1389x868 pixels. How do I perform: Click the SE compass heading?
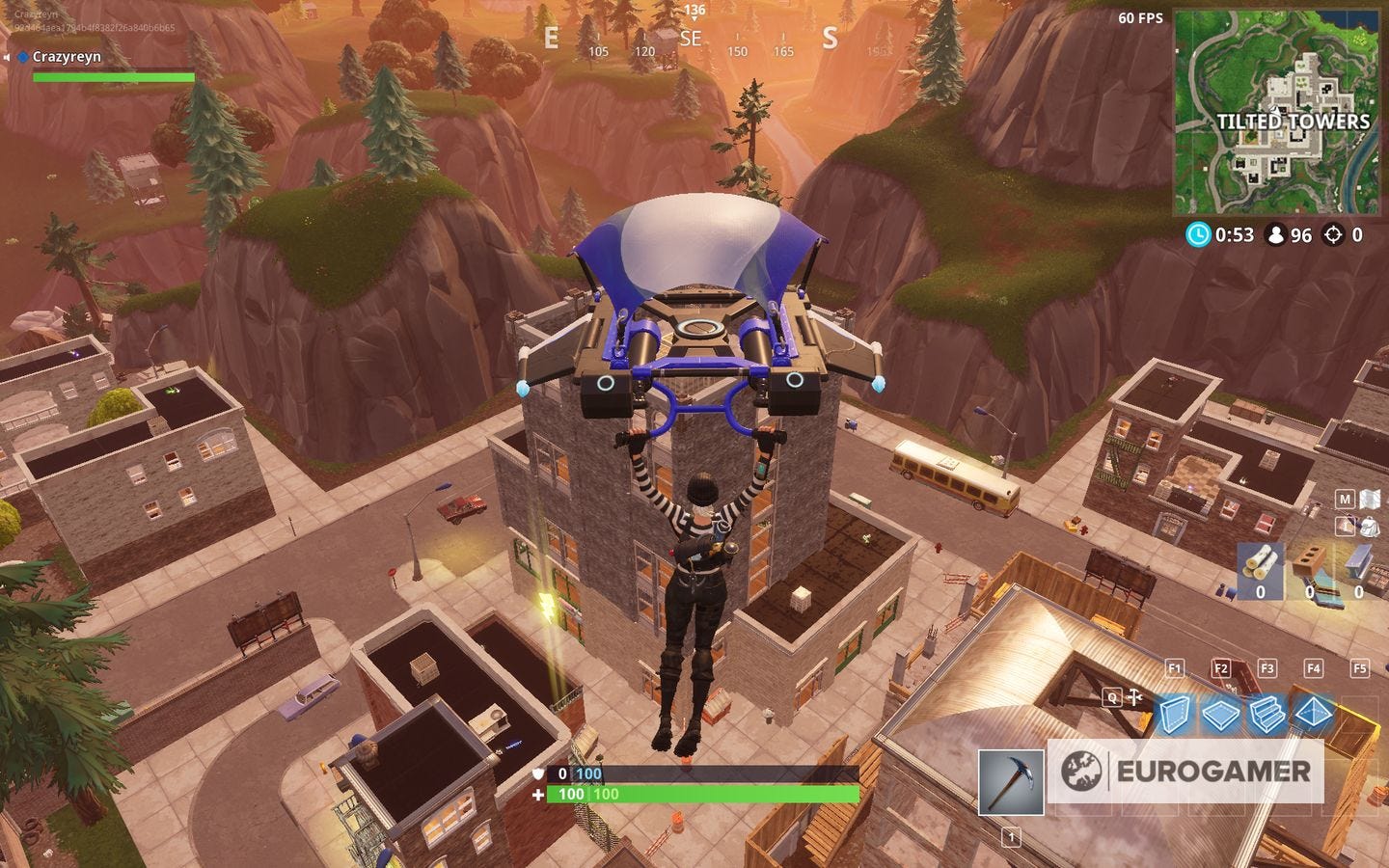691,39
